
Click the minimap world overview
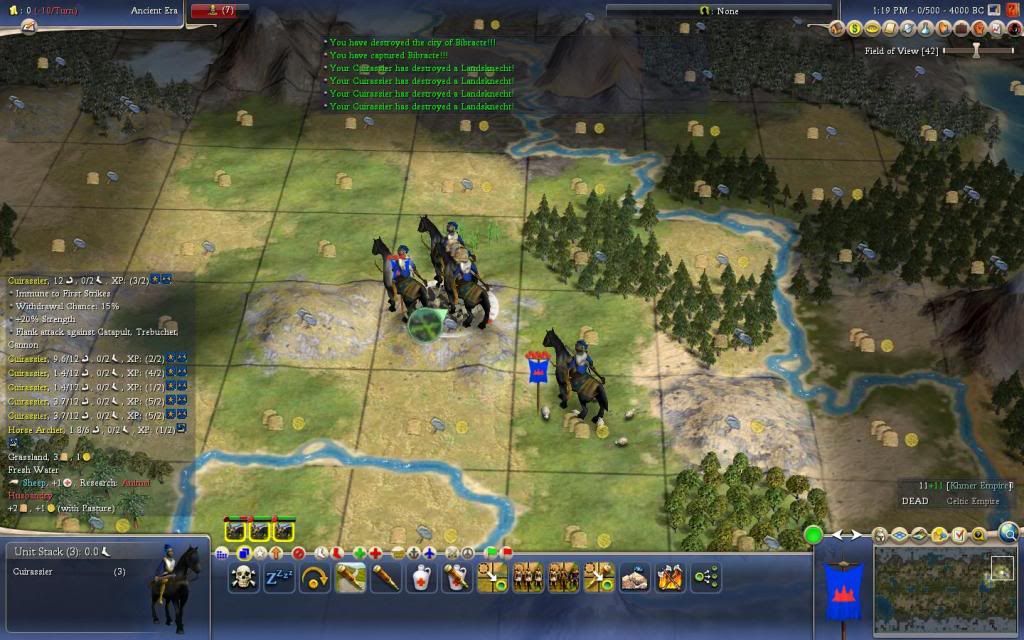click(x=930, y=590)
